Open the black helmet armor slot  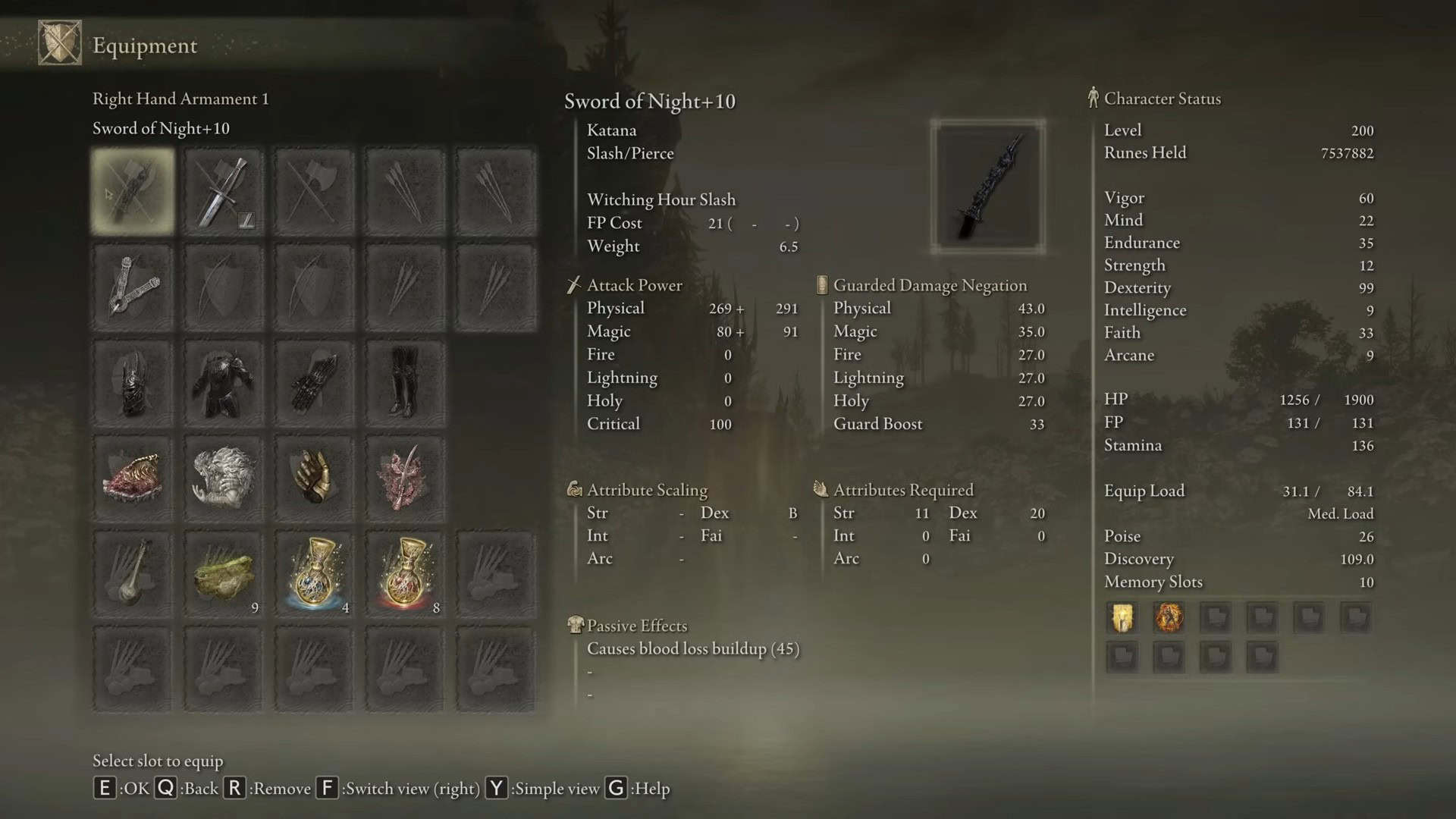click(133, 383)
